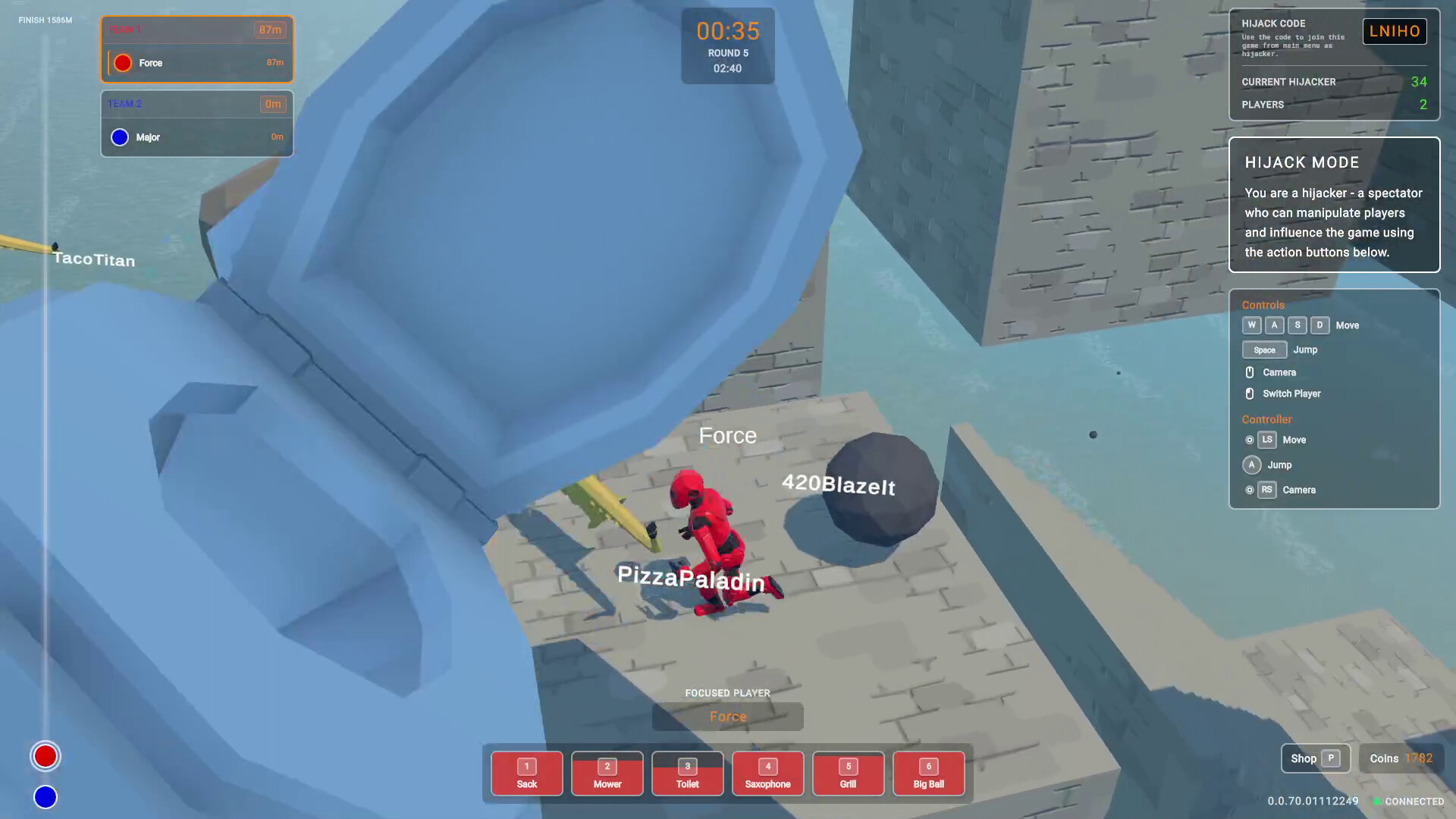Click the Switch Player mouse icon
1456x819 pixels.
click(x=1250, y=394)
